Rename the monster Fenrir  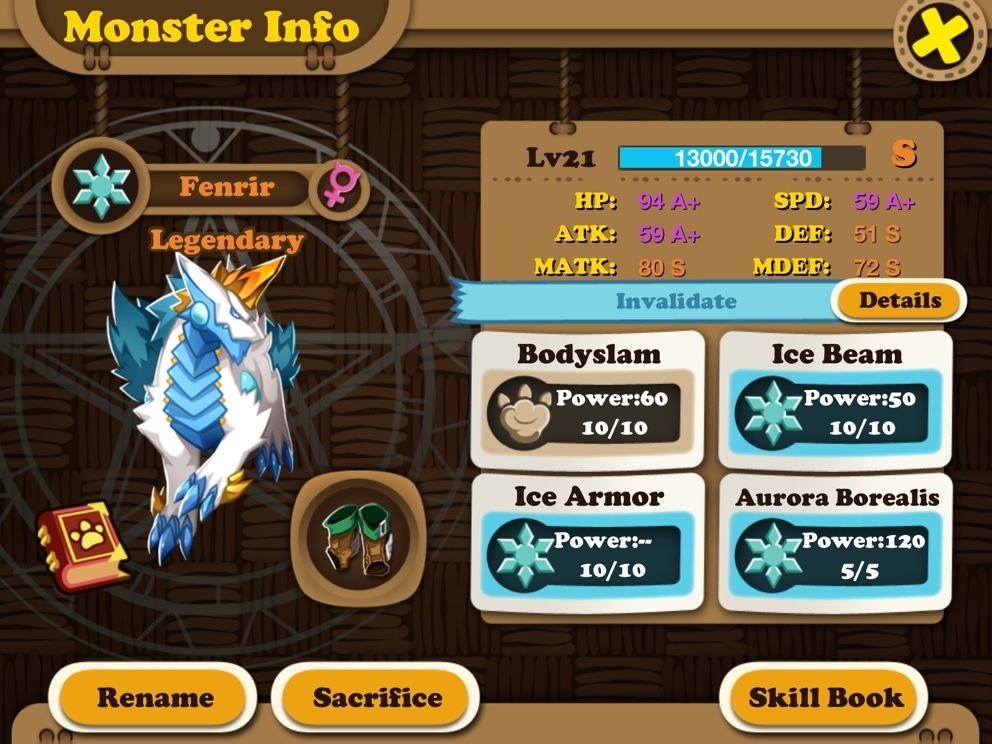pyautogui.click(x=155, y=697)
